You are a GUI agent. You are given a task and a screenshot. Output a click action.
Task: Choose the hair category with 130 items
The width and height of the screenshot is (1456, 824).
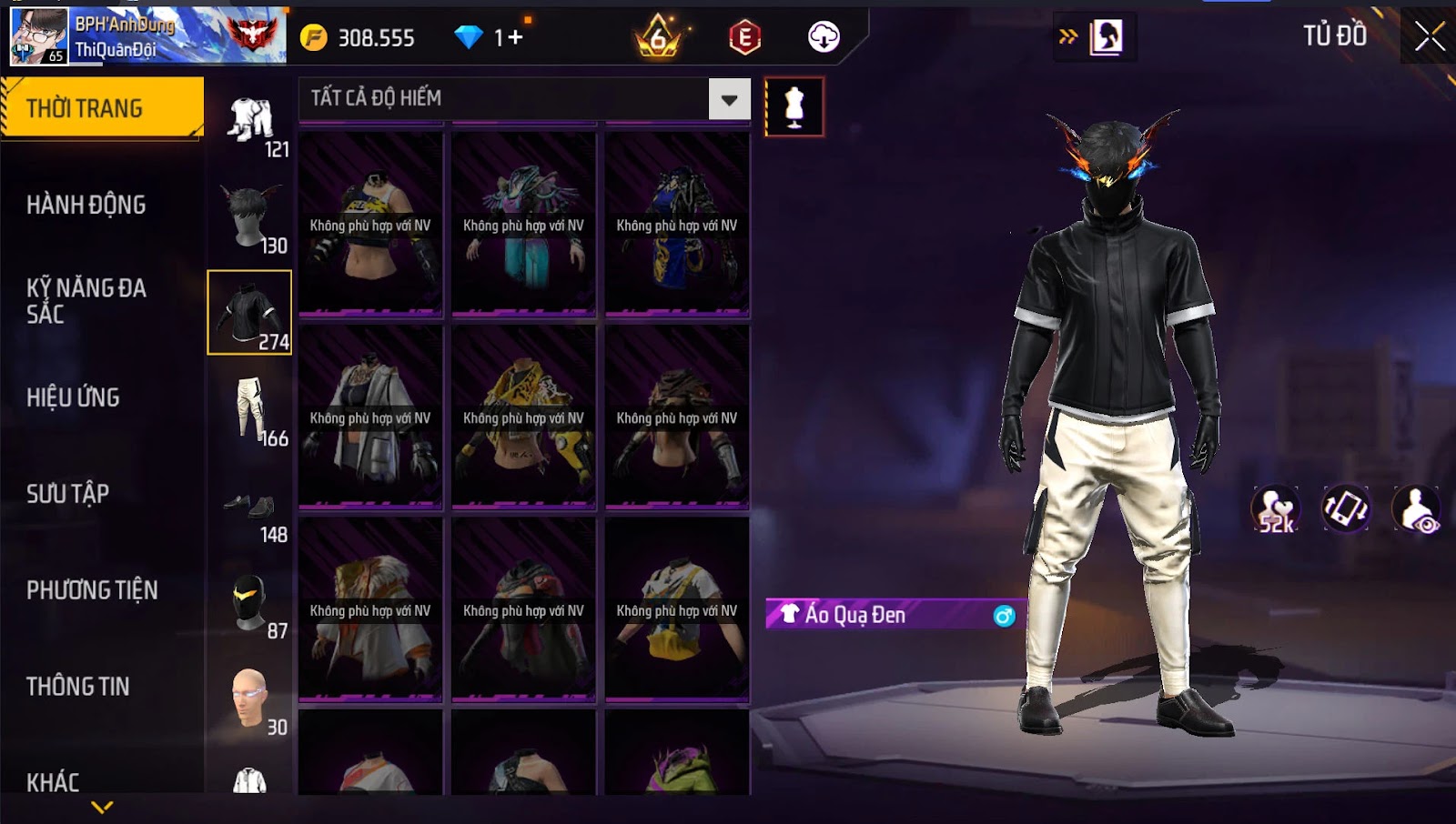tap(251, 218)
